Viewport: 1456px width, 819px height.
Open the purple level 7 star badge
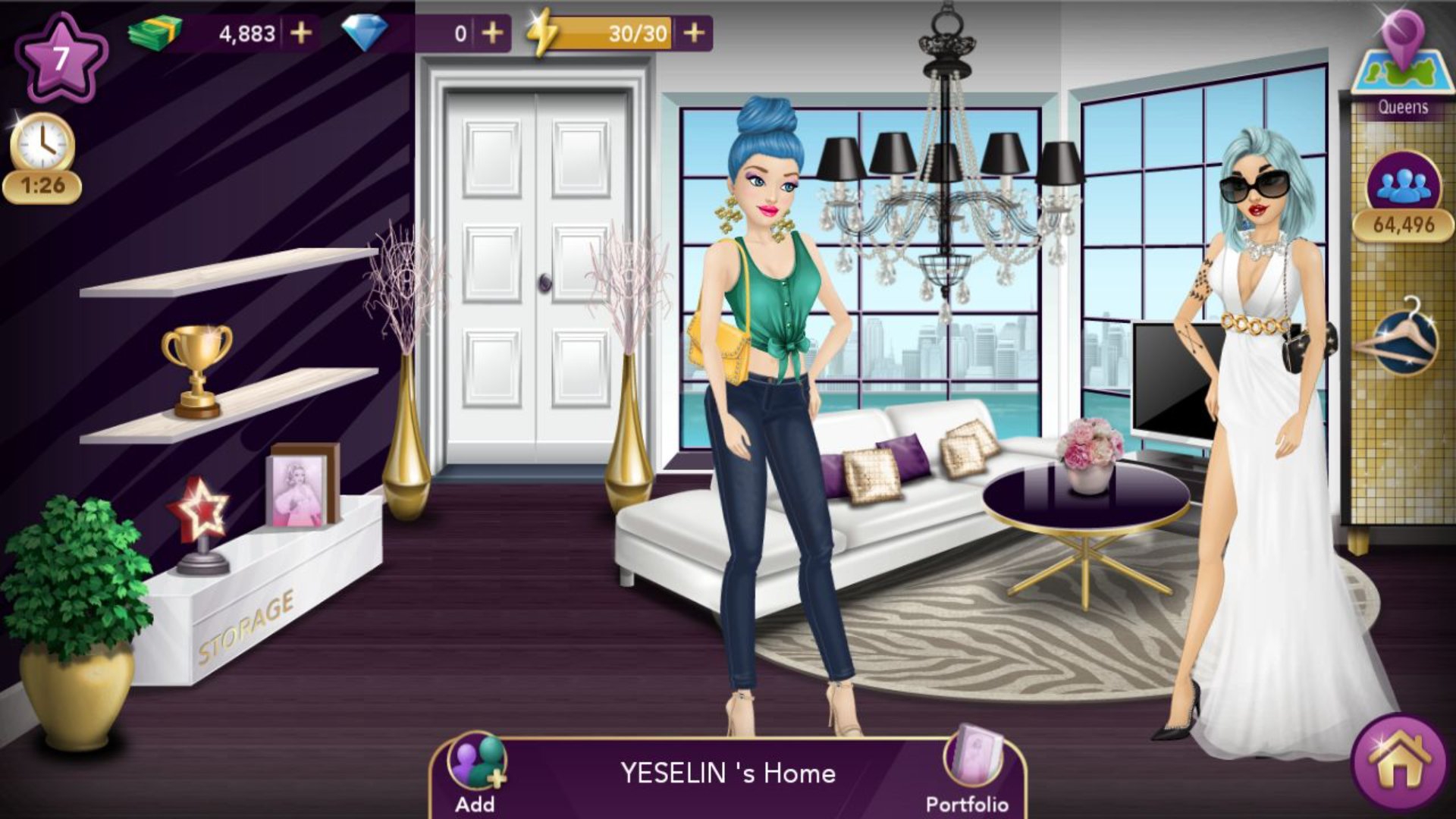[x=61, y=58]
